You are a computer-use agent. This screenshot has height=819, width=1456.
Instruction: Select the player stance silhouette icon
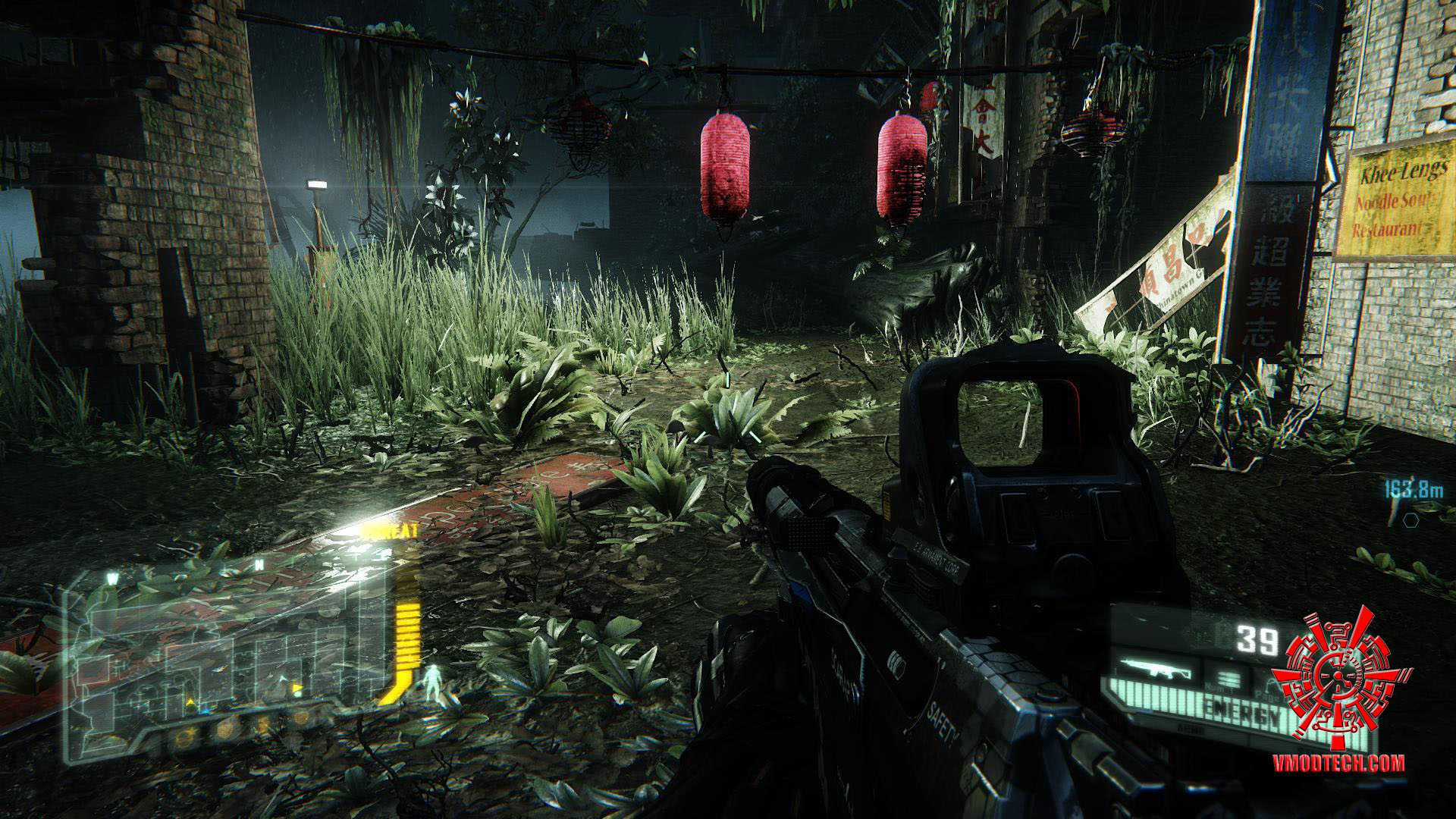pyautogui.click(x=433, y=680)
